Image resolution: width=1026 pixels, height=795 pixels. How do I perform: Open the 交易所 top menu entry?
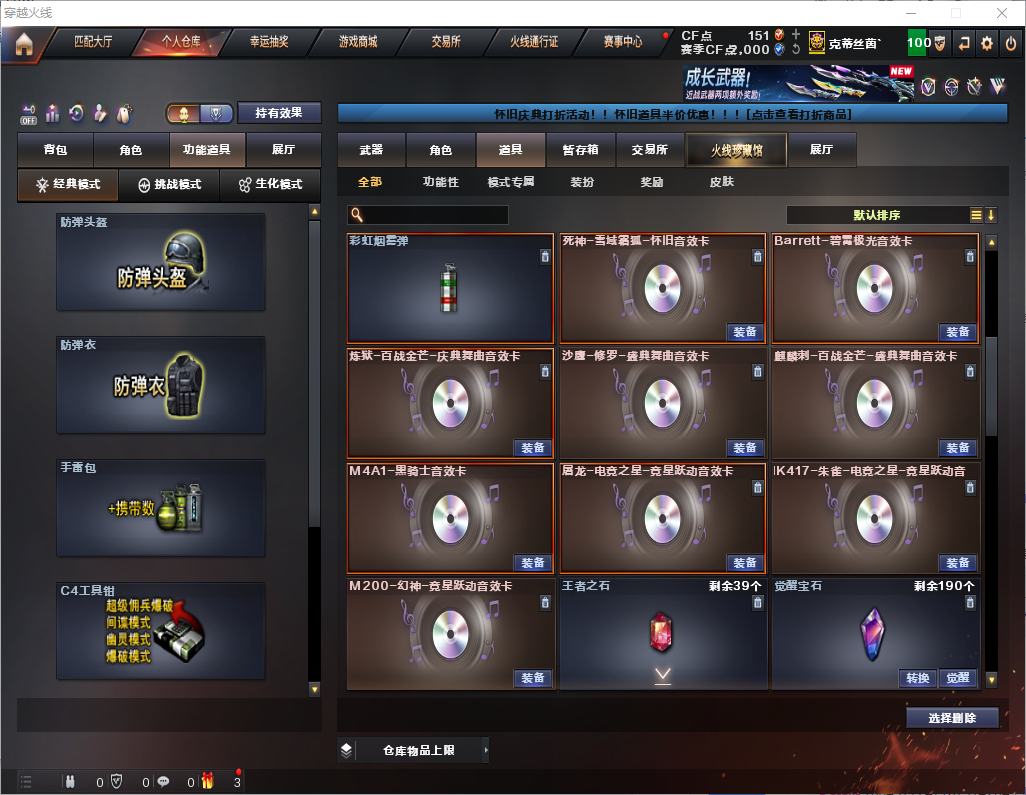tap(446, 42)
